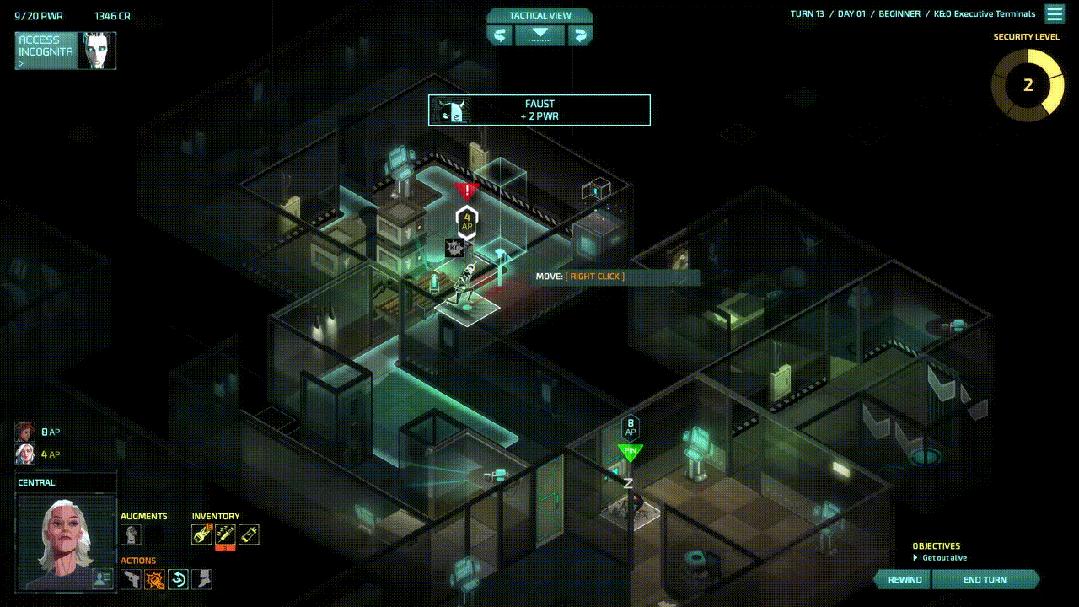Select the first inventory item with orange badge
Image resolution: width=1079 pixels, height=607 pixels.
202,535
